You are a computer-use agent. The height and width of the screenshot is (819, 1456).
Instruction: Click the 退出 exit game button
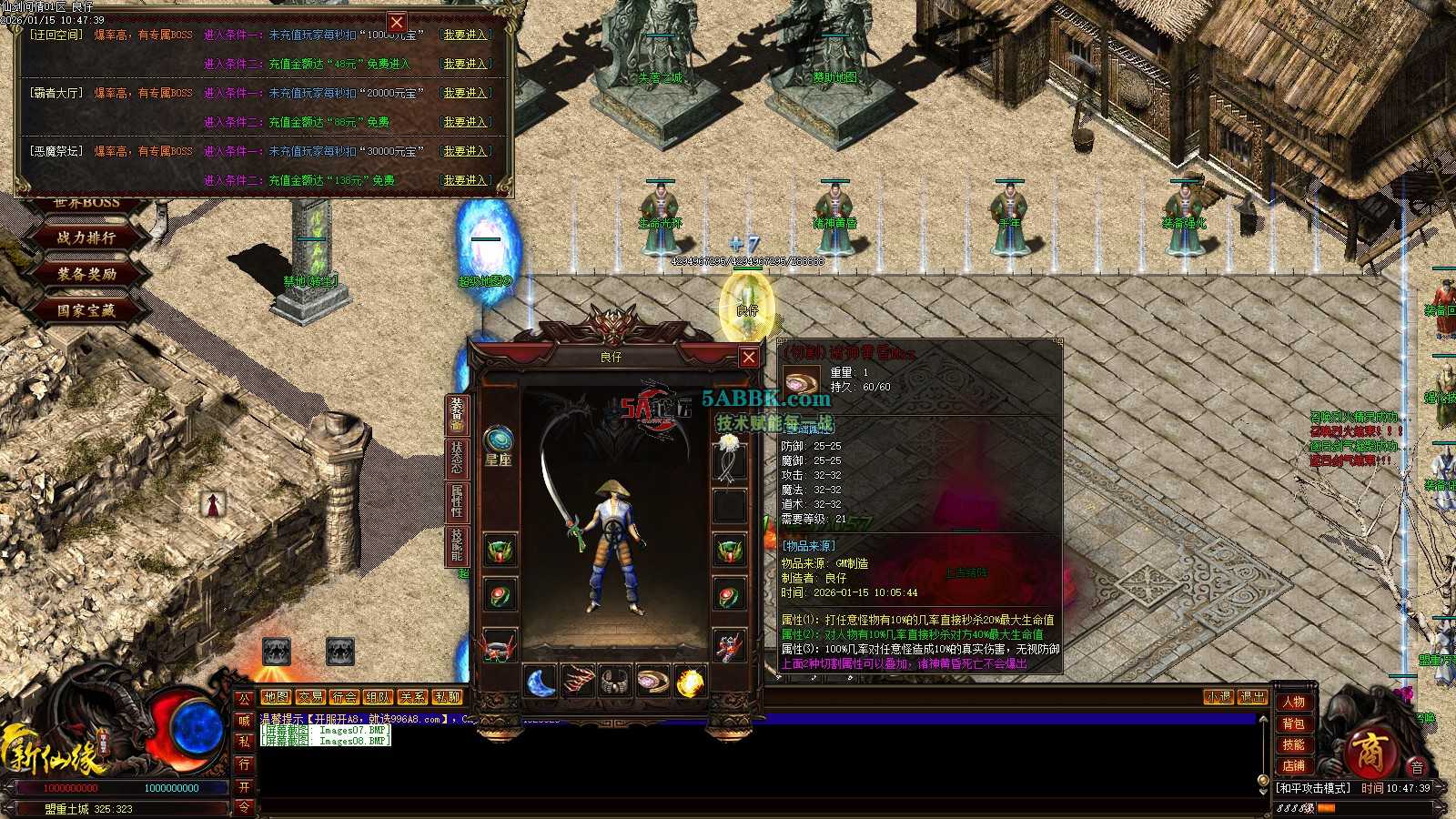coord(1252,697)
